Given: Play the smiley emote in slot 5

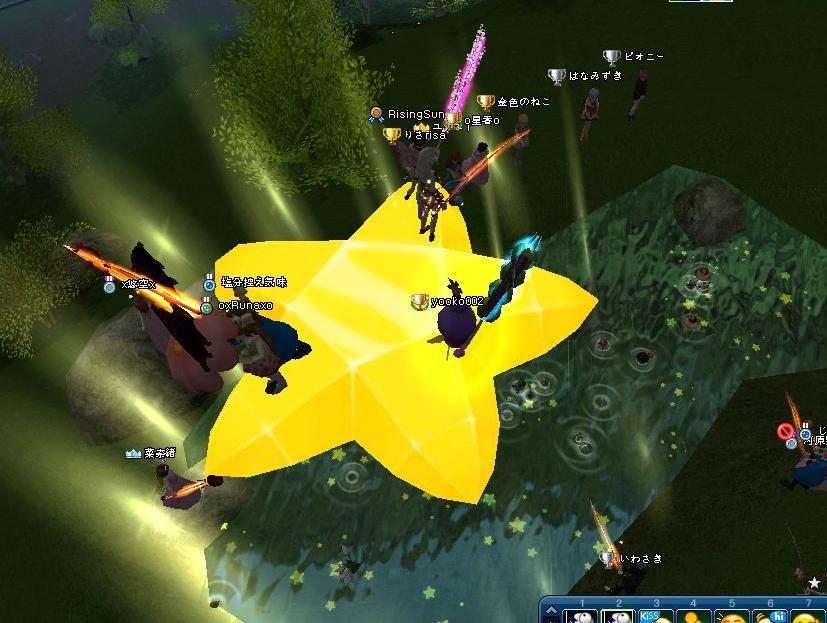Looking at the screenshot, I should [x=731, y=616].
